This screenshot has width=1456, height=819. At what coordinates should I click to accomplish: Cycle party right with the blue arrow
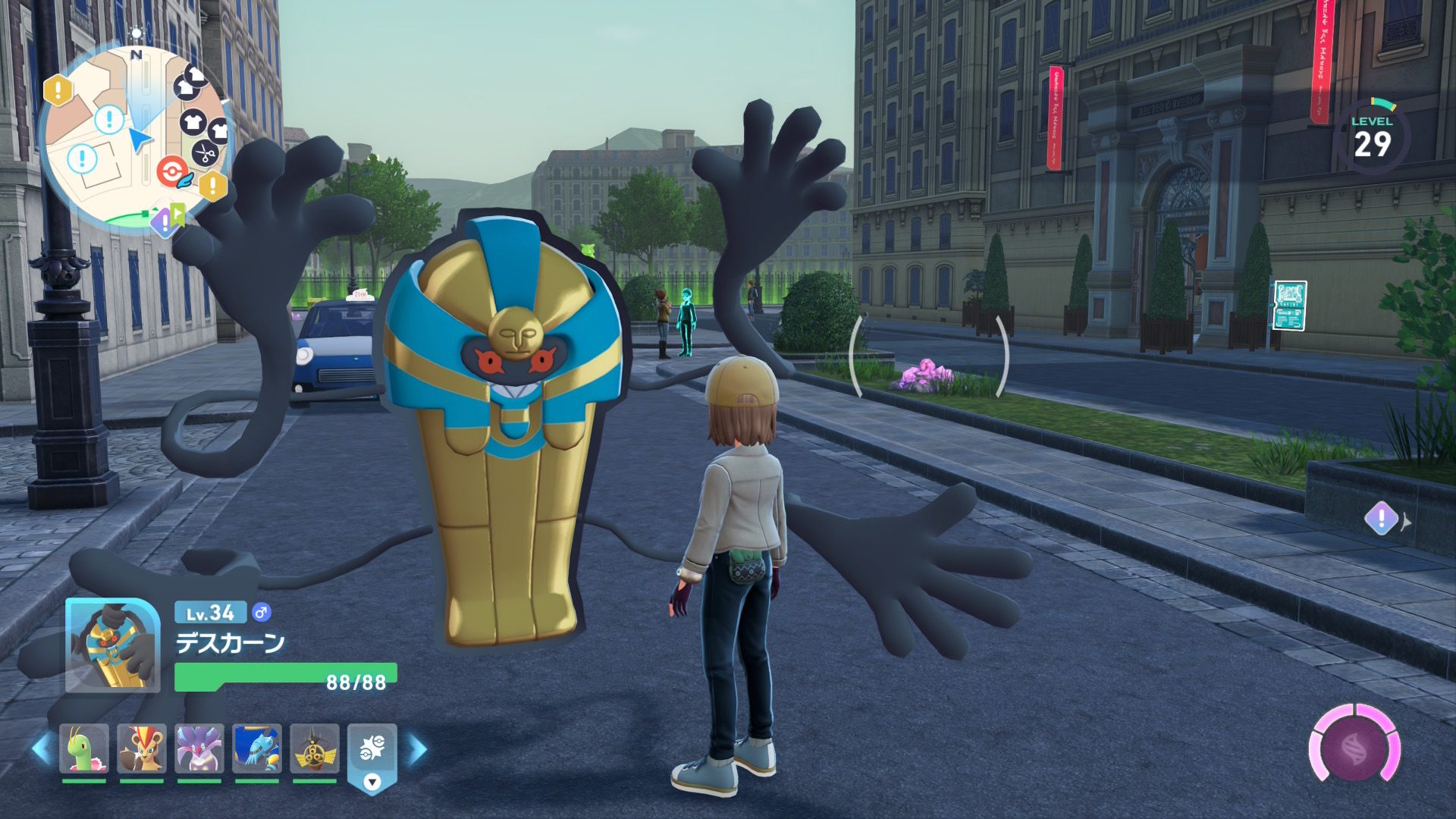pos(417,749)
